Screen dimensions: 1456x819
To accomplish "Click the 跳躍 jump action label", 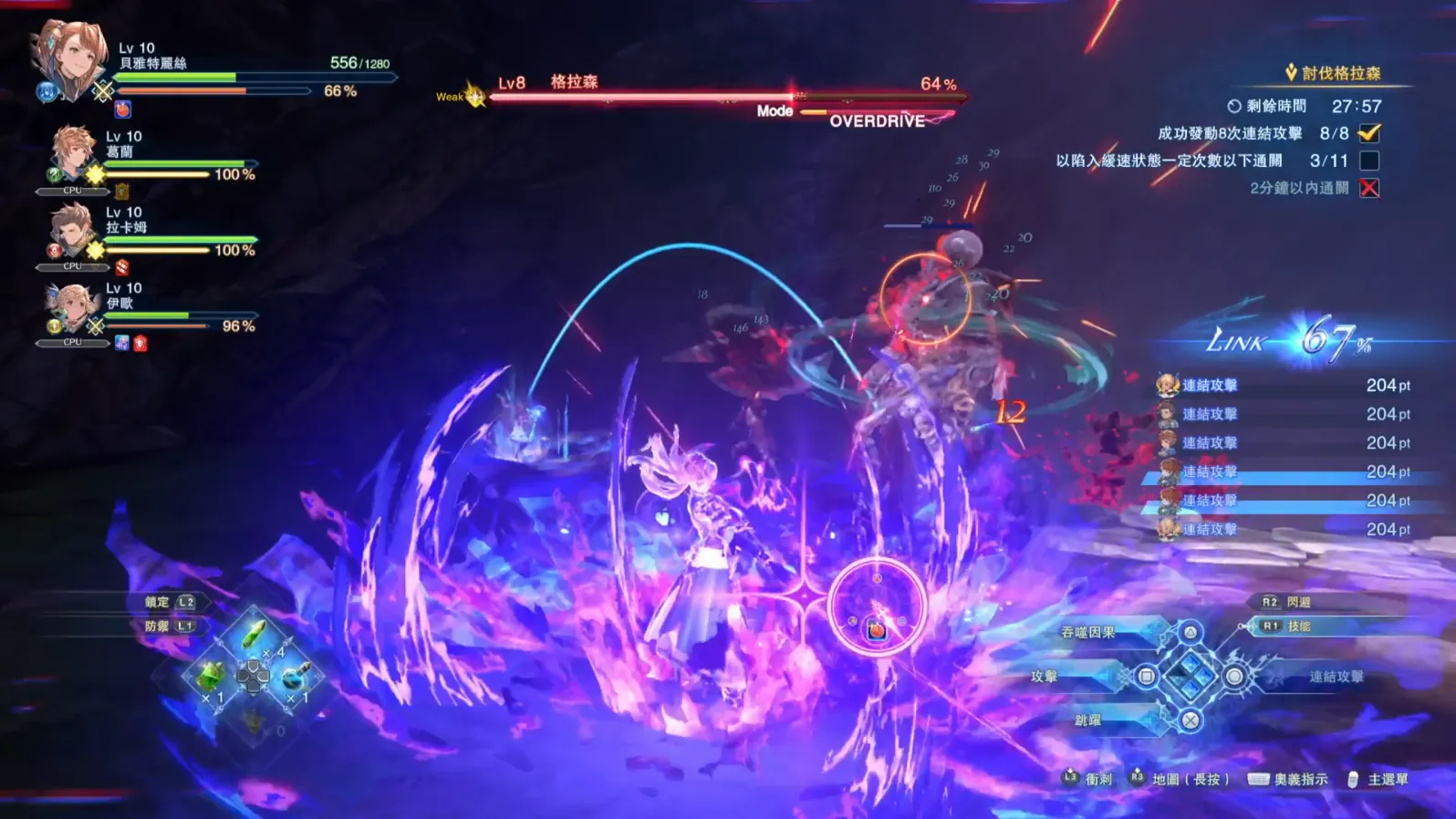I will [1087, 720].
